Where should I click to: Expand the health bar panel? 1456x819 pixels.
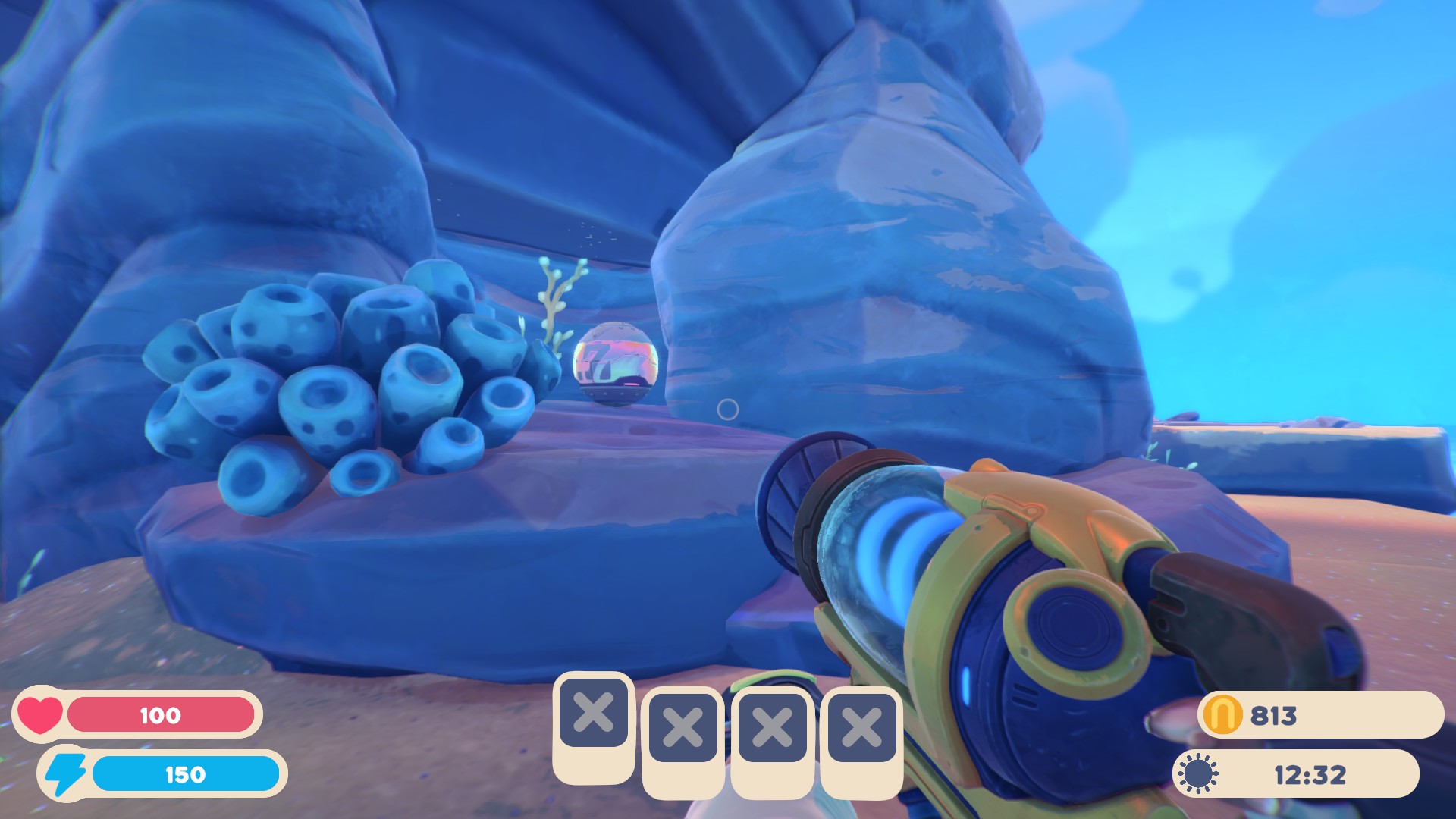160,715
